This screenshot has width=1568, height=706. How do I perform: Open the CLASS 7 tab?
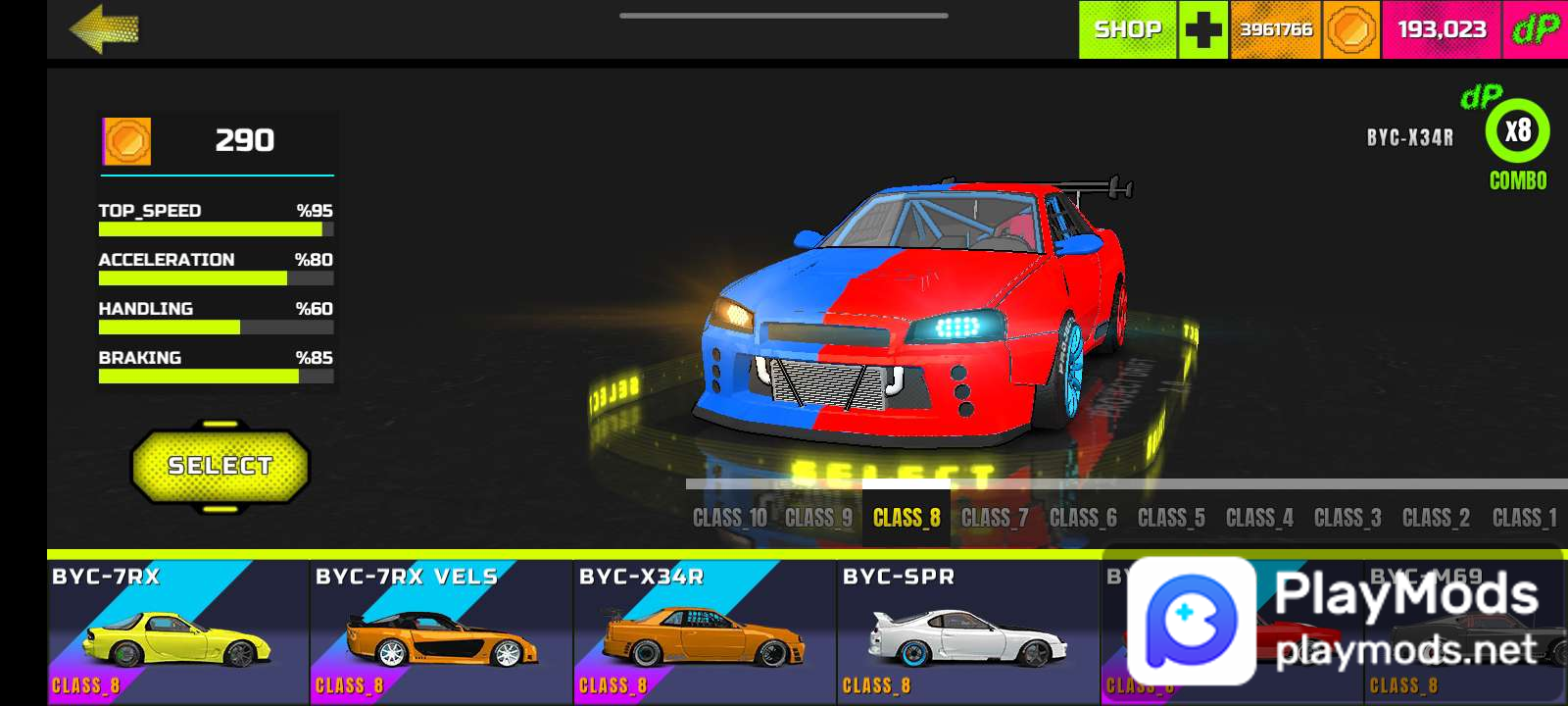tap(995, 518)
